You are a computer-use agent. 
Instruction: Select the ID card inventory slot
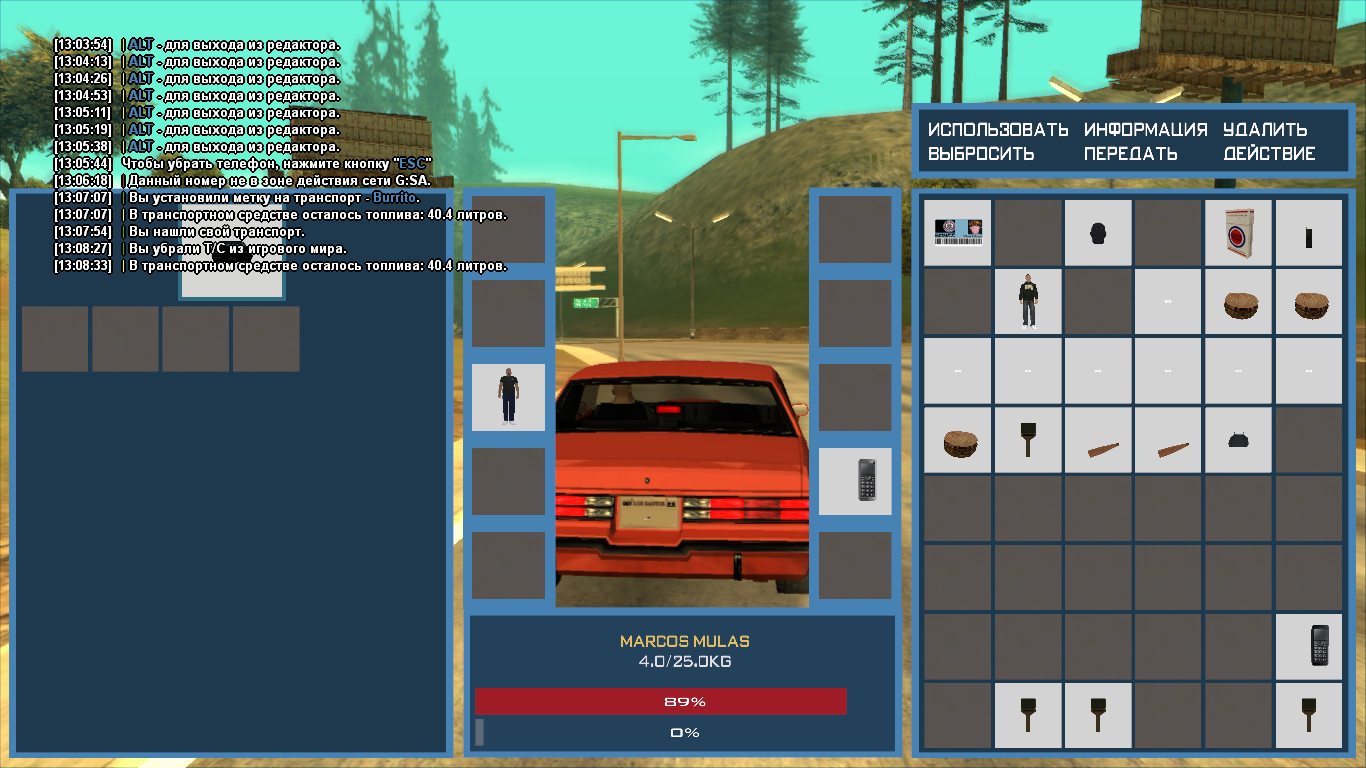[957, 232]
